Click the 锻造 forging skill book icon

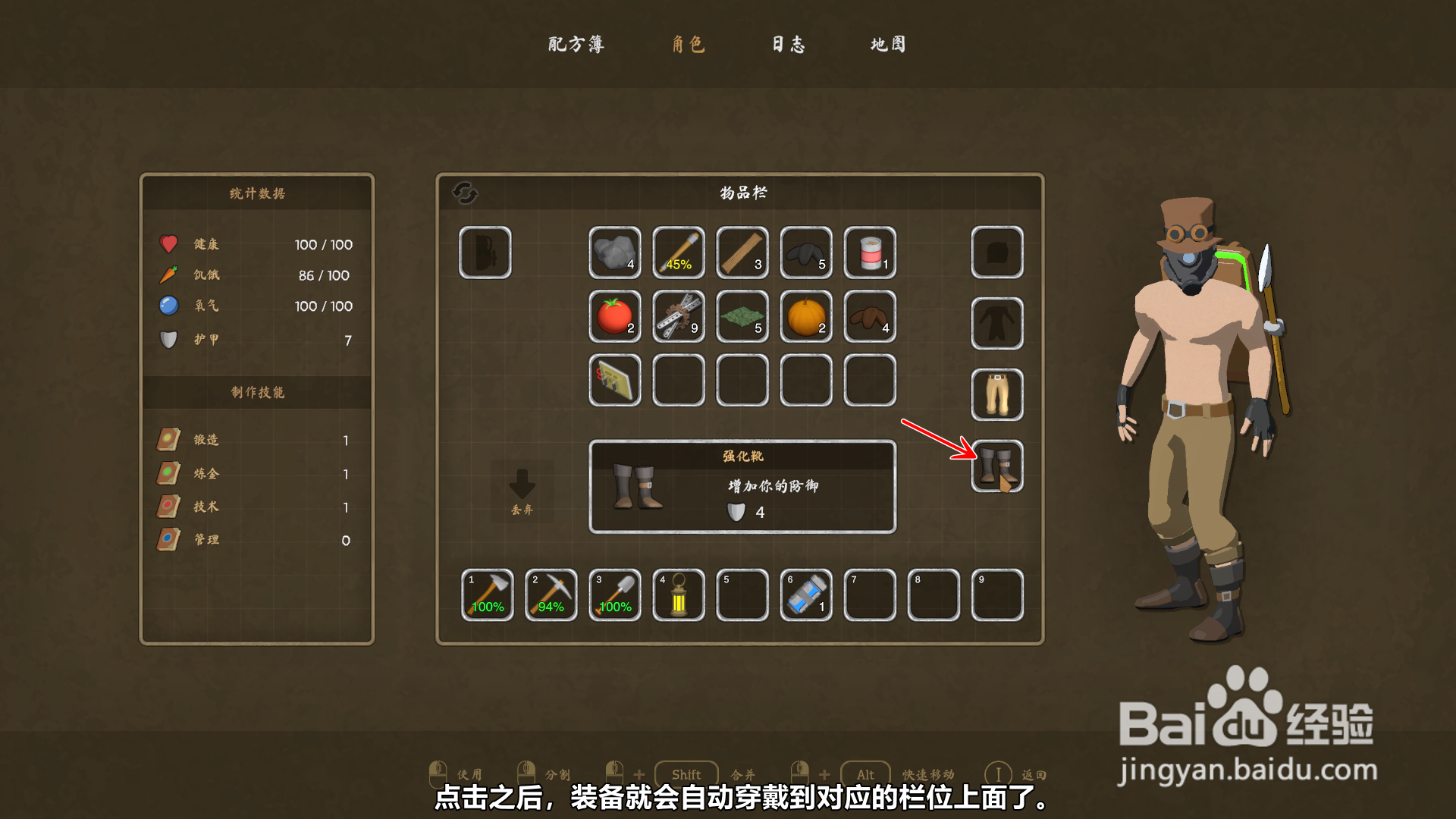(x=168, y=438)
